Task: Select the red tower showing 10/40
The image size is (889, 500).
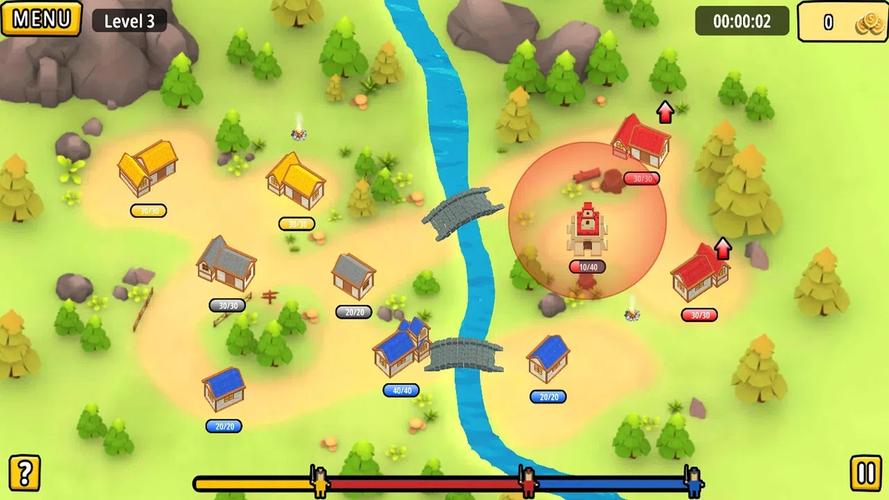Action: pos(586,232)
